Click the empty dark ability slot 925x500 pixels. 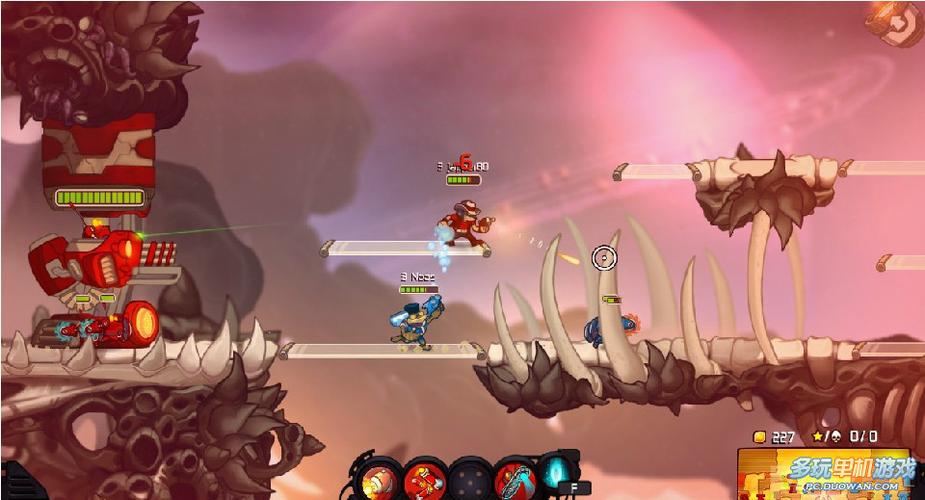click(471, 479)
